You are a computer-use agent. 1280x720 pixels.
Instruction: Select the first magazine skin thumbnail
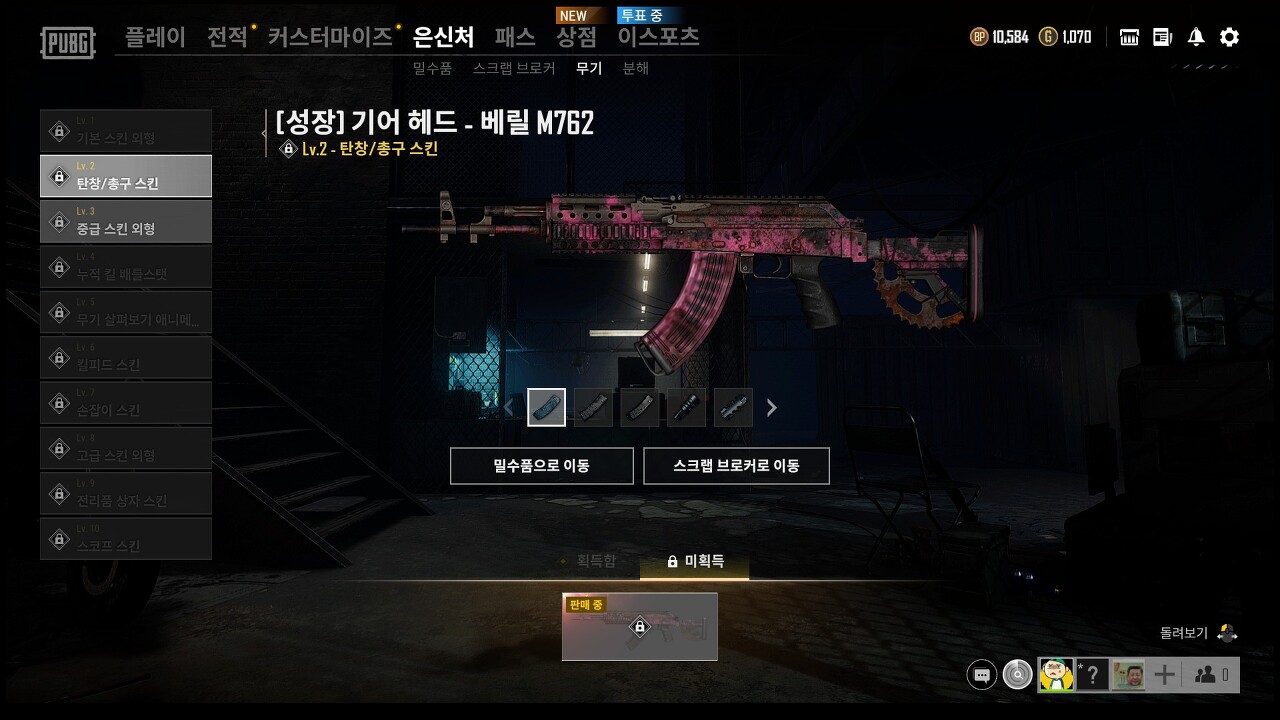point(546,407)
